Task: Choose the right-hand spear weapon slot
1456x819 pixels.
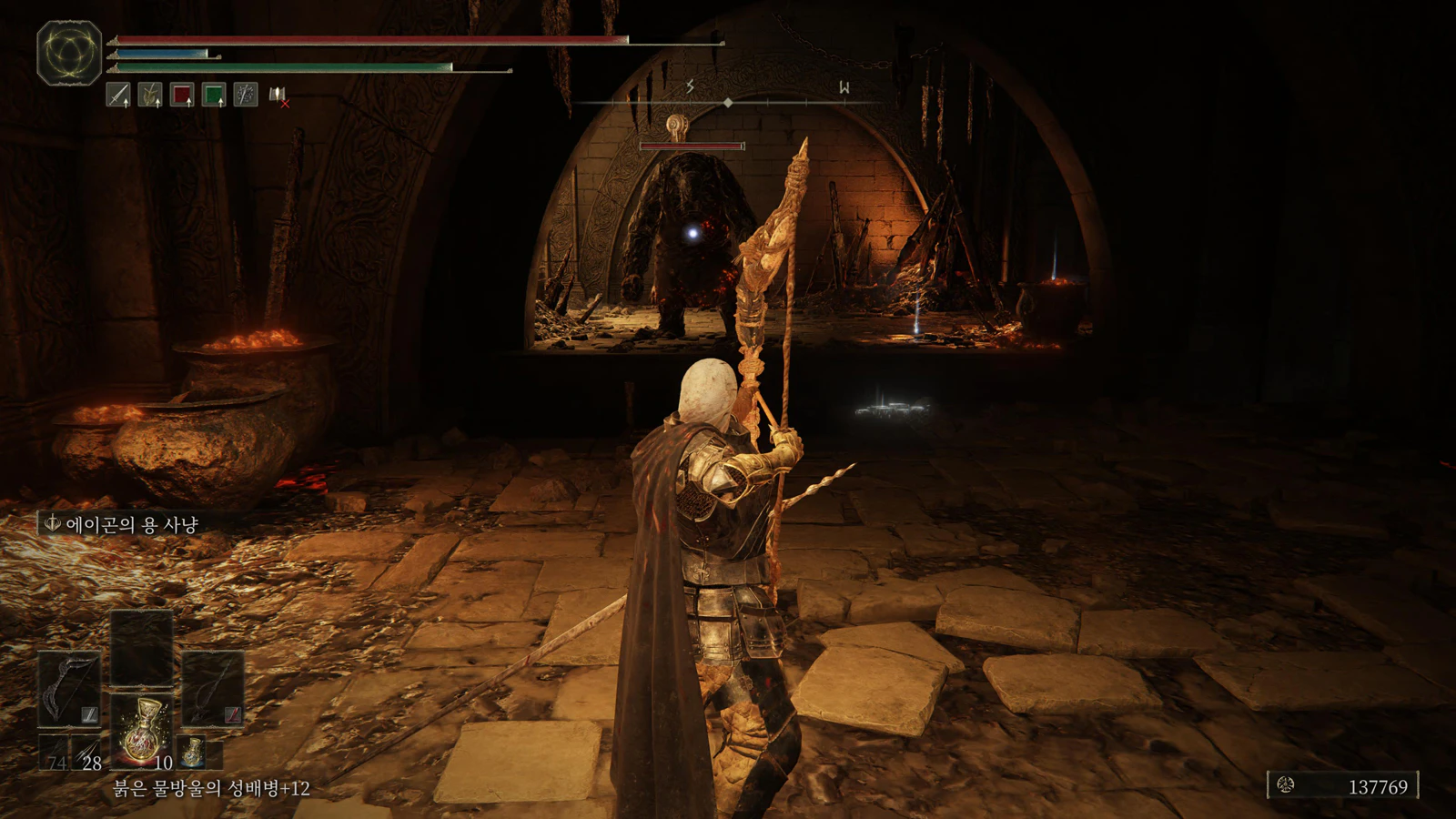Action: tap(213, 689)
